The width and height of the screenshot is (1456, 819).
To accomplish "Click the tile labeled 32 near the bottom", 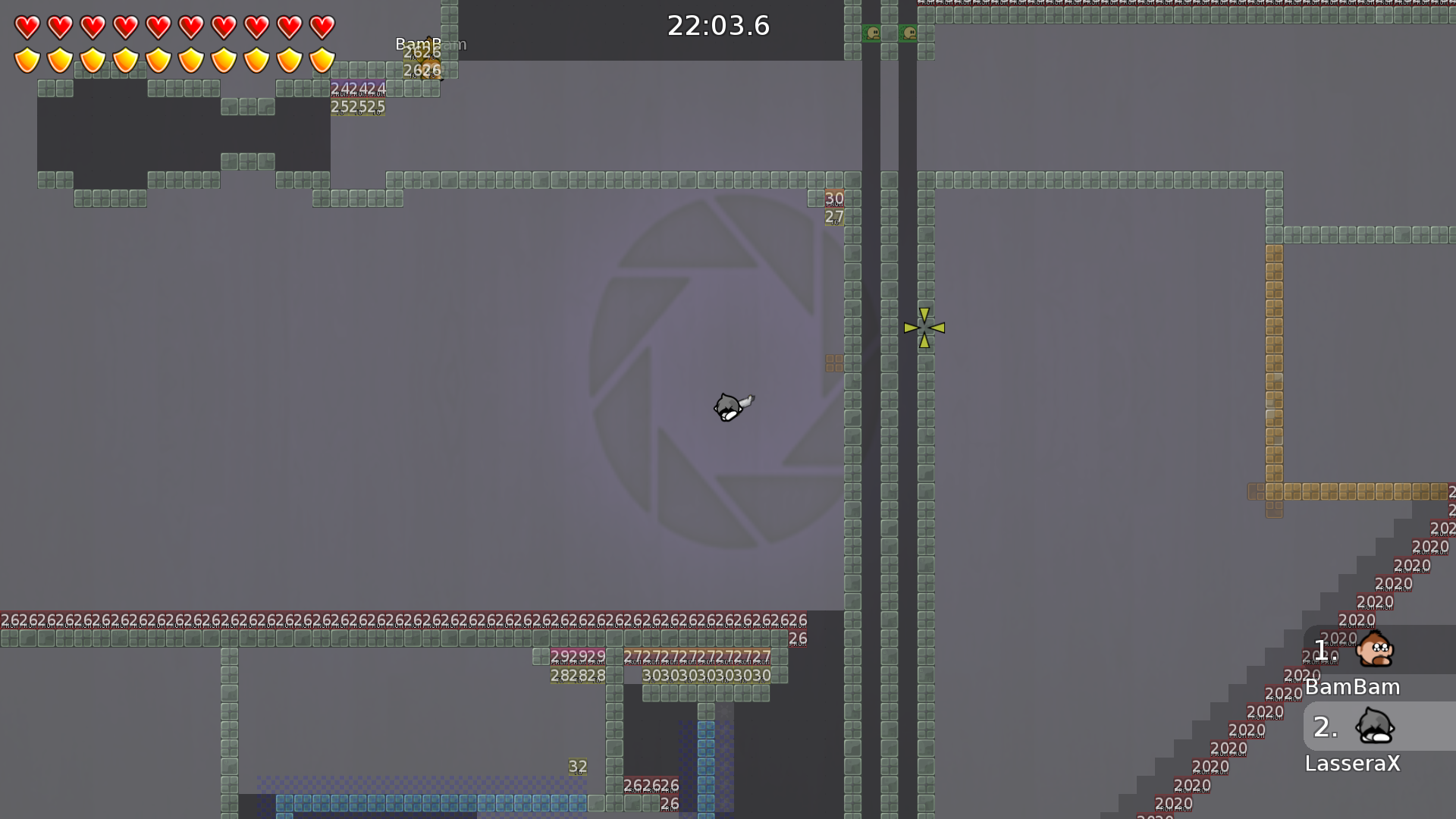I will pos(577,767).
